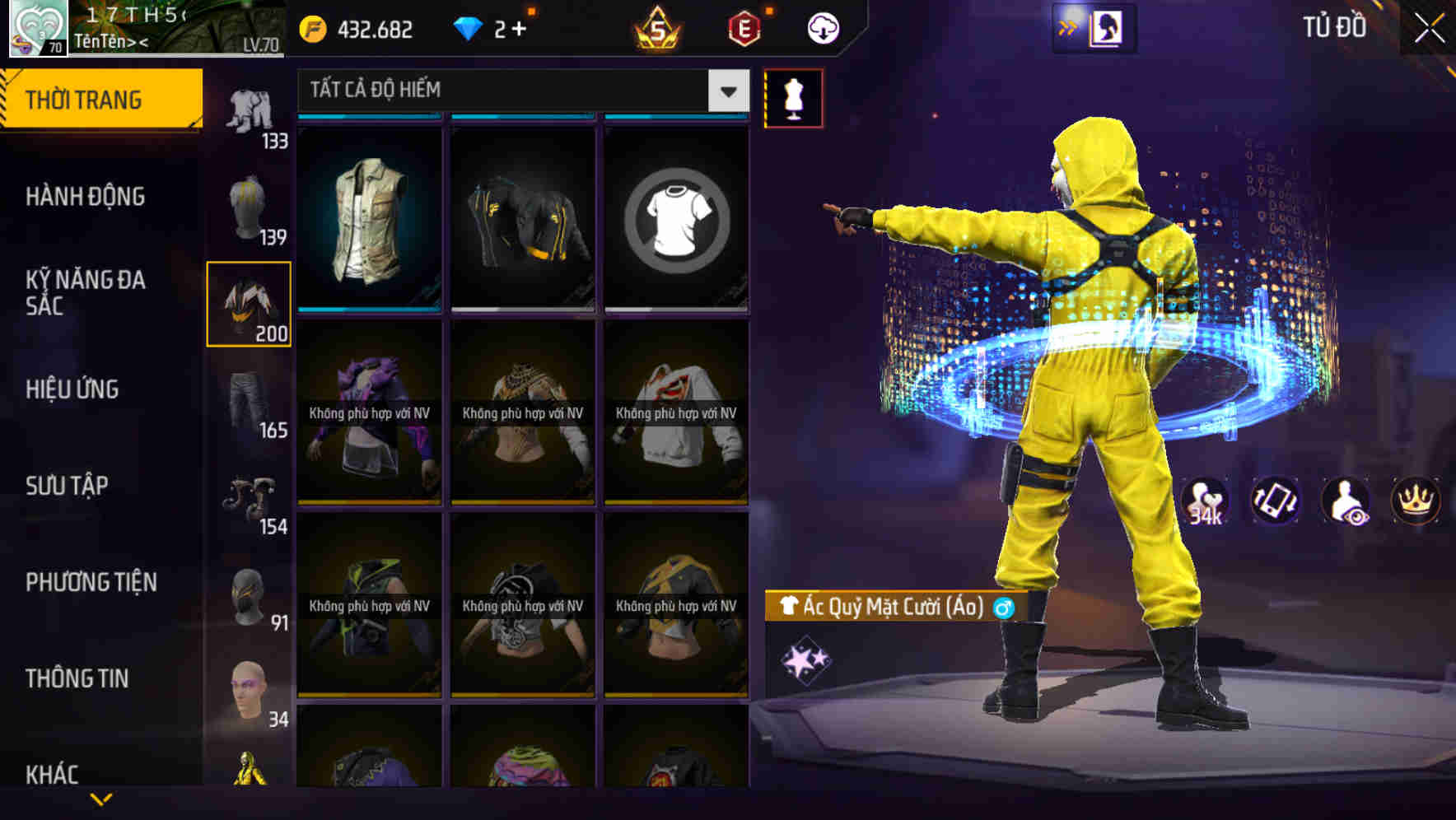Click the PHƯƠNG TIỆN menu entry
The width and height of the screenshot is (1456, 820).
89,582
